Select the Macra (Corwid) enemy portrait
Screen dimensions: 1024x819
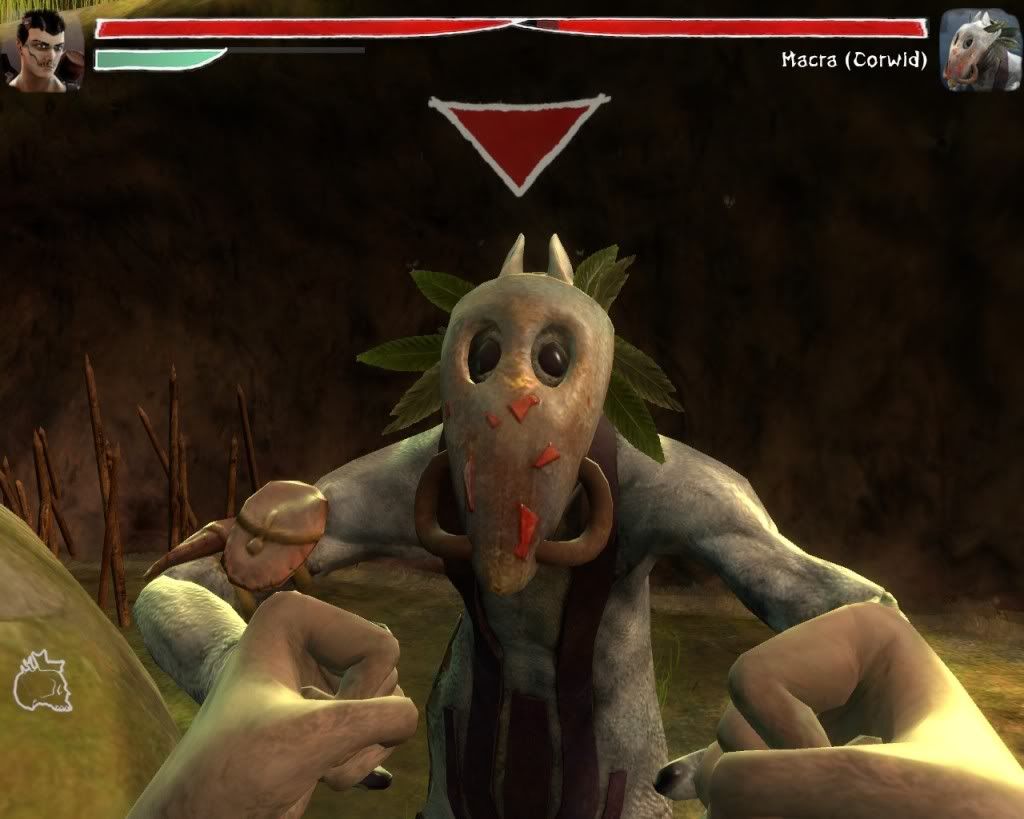tap(979, 50)
